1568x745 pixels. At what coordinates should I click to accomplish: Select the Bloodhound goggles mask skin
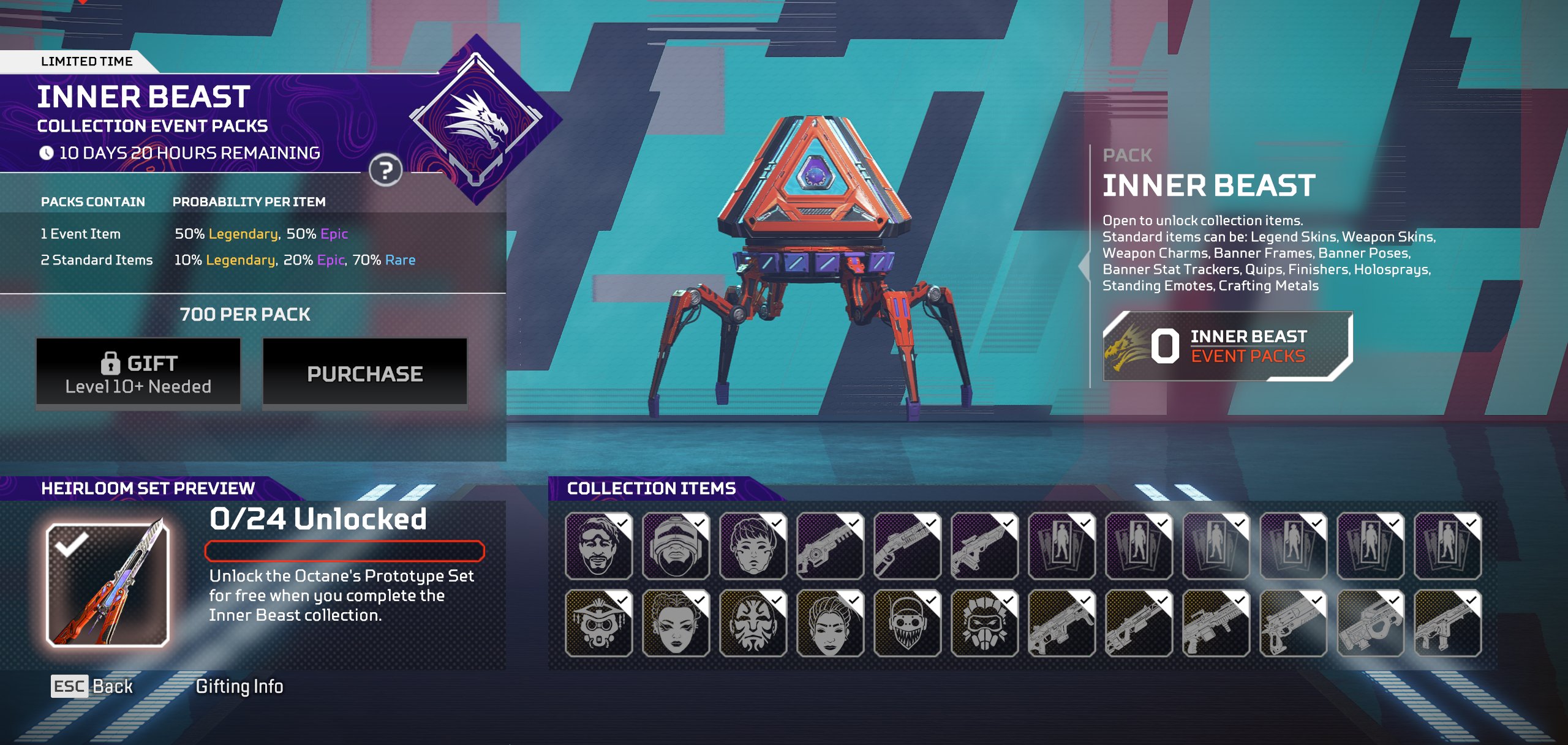click(598, 623)
